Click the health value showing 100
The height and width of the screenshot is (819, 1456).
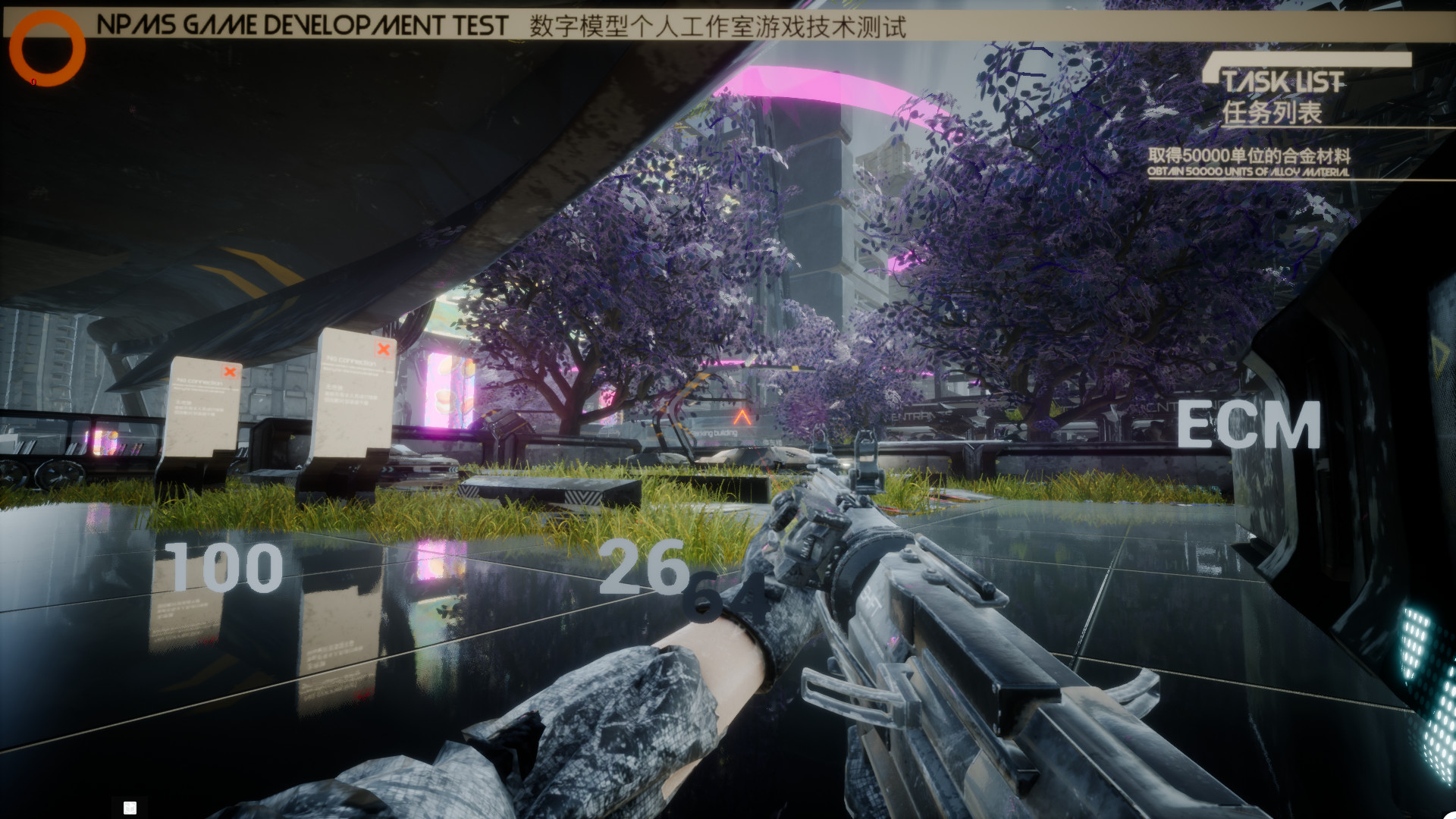point(224,567)
